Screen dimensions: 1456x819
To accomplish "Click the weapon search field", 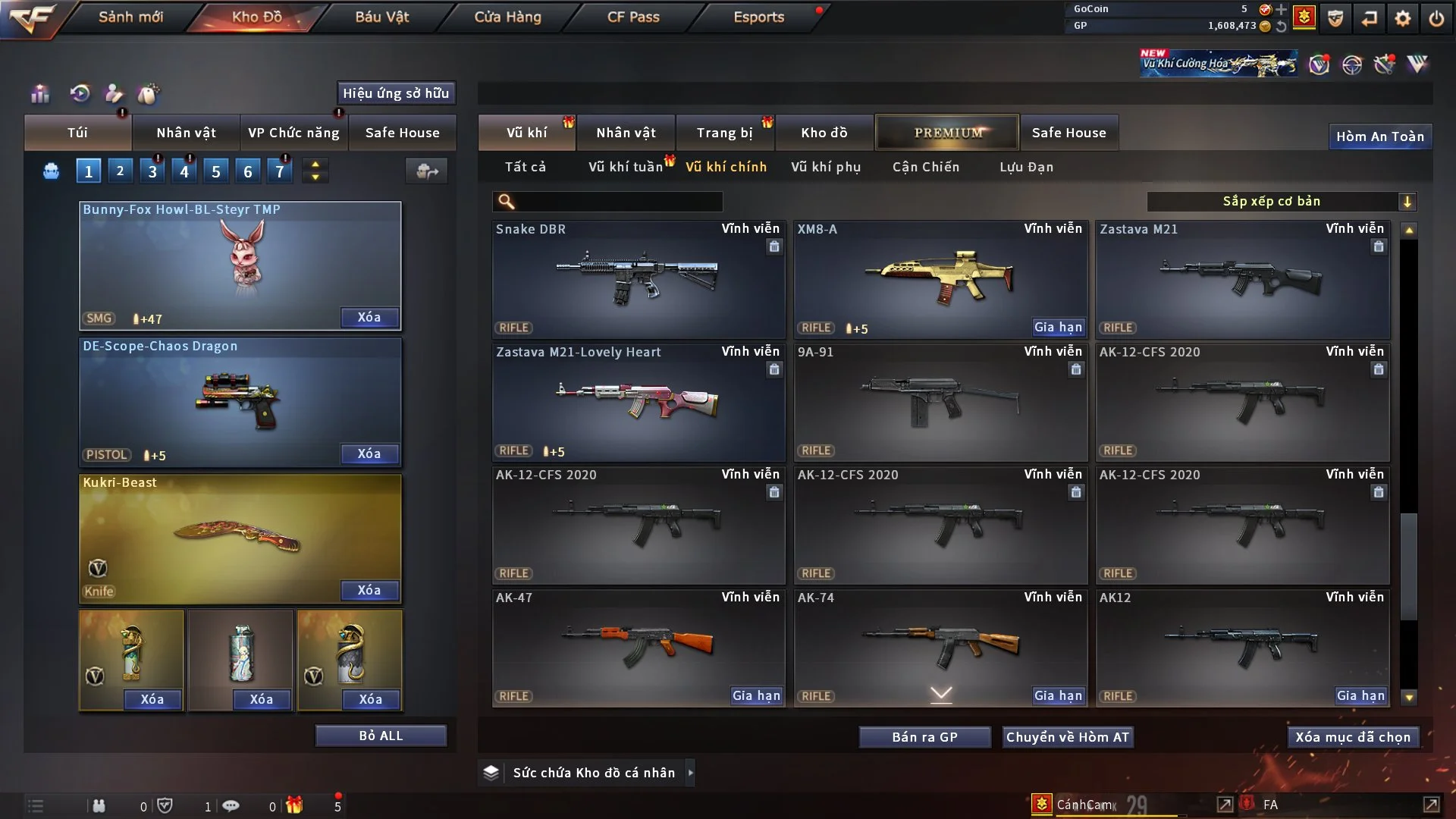I will 618,202.
